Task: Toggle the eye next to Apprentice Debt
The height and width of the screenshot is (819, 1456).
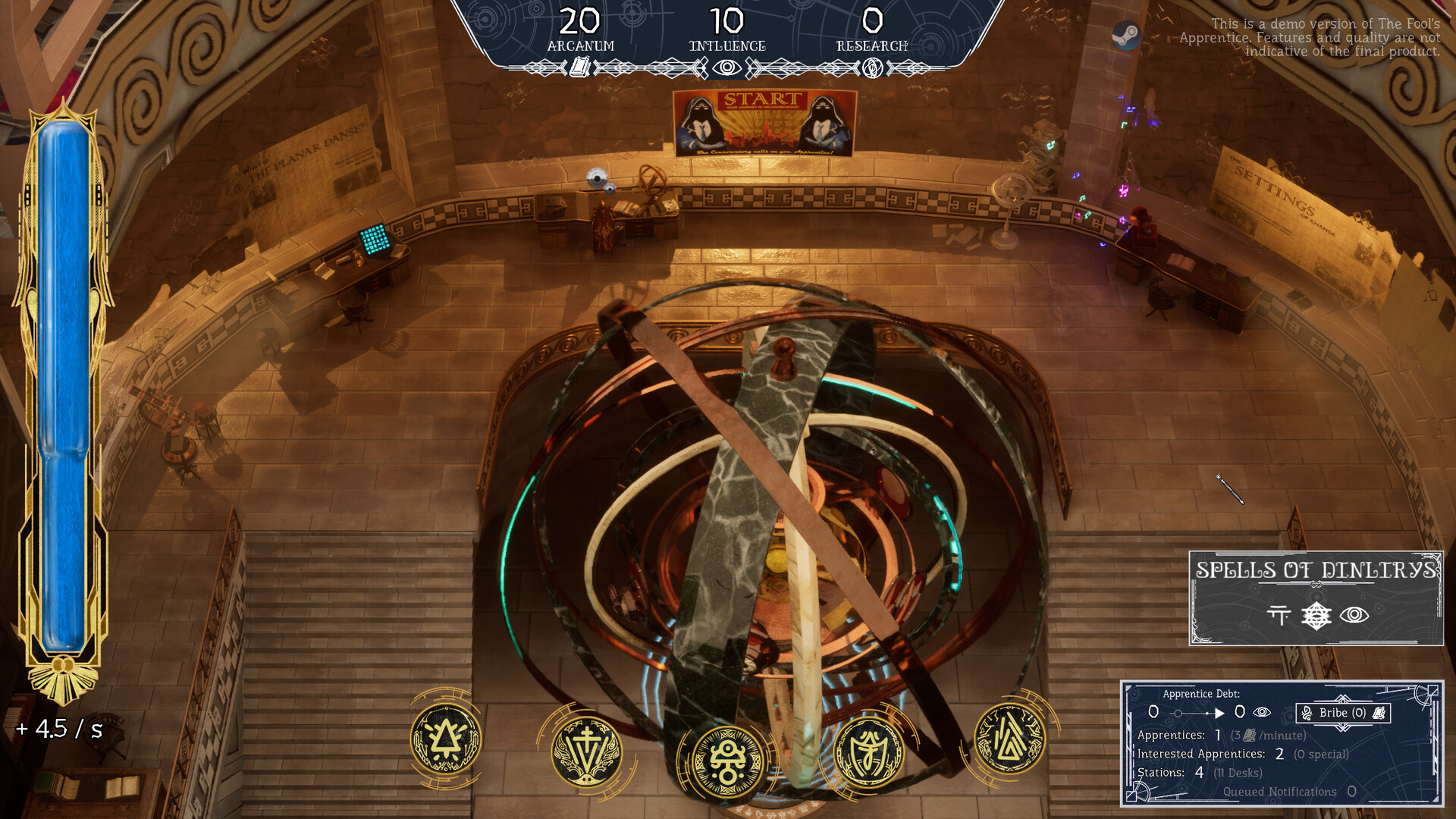Action: click(x=1261, y=713)
